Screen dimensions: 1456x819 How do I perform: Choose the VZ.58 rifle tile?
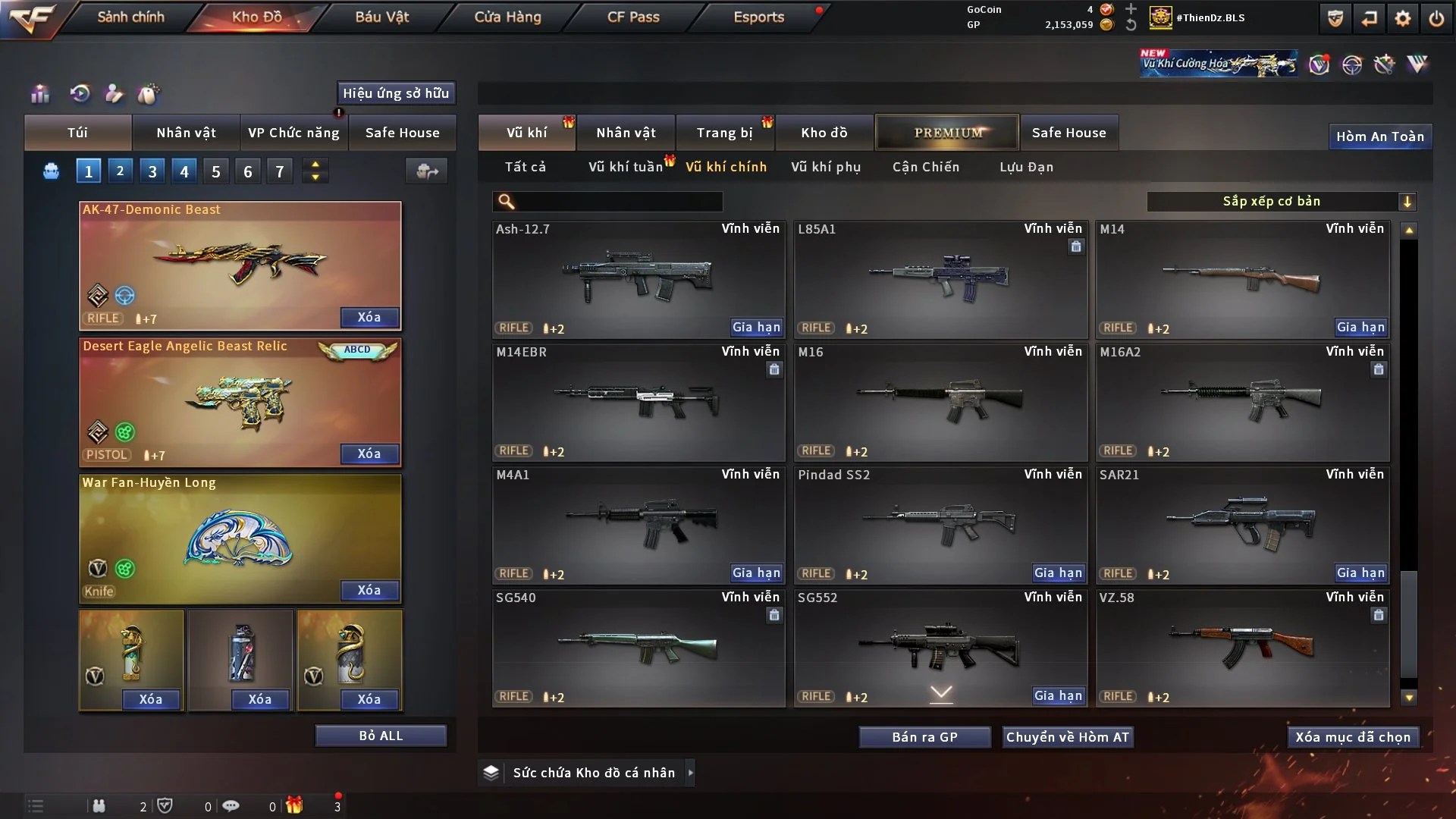click(1242, 647)
